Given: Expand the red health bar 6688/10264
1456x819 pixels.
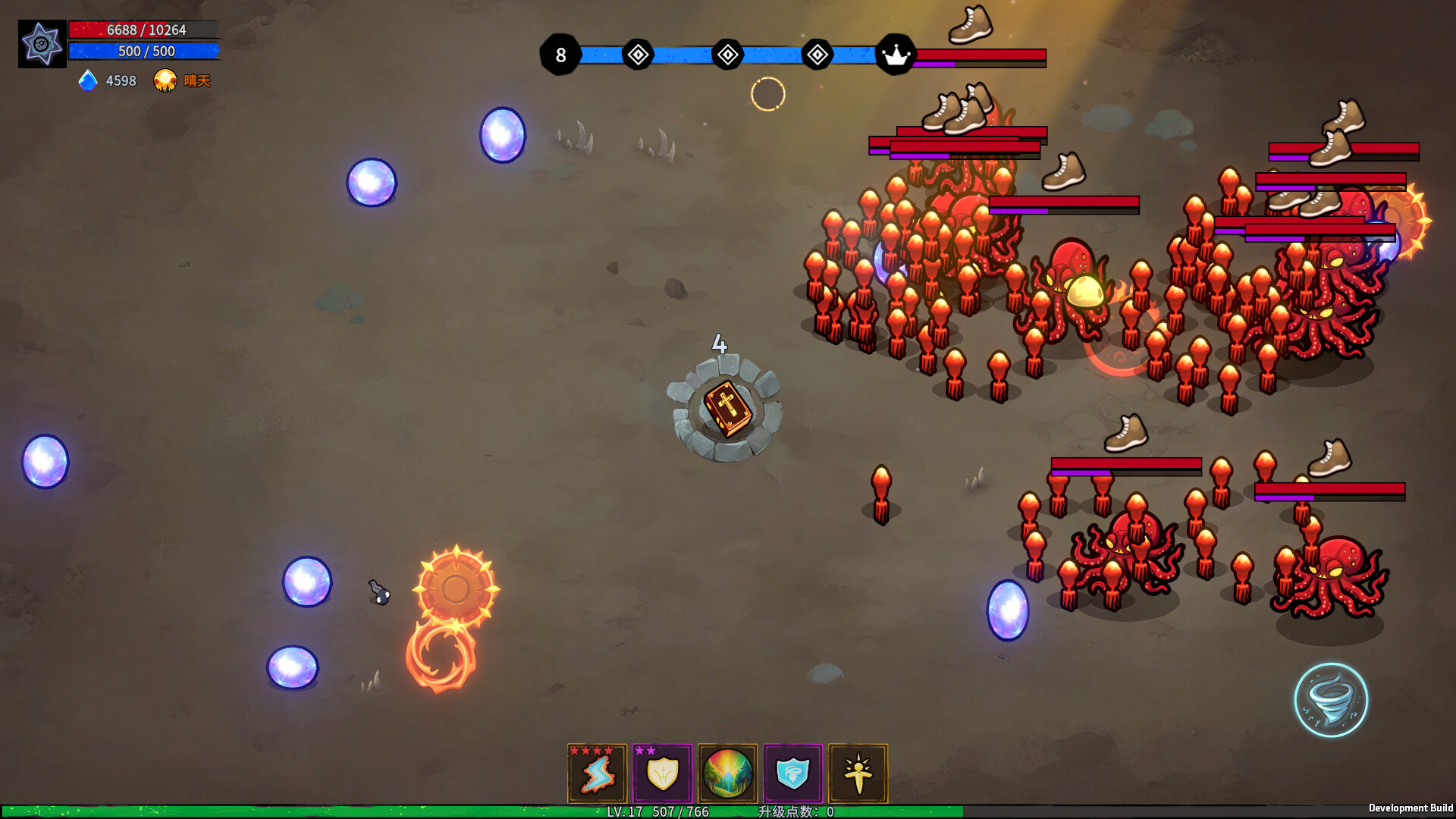Looking at the screenshot, I should pyautogui.click(x=144, y=30).
